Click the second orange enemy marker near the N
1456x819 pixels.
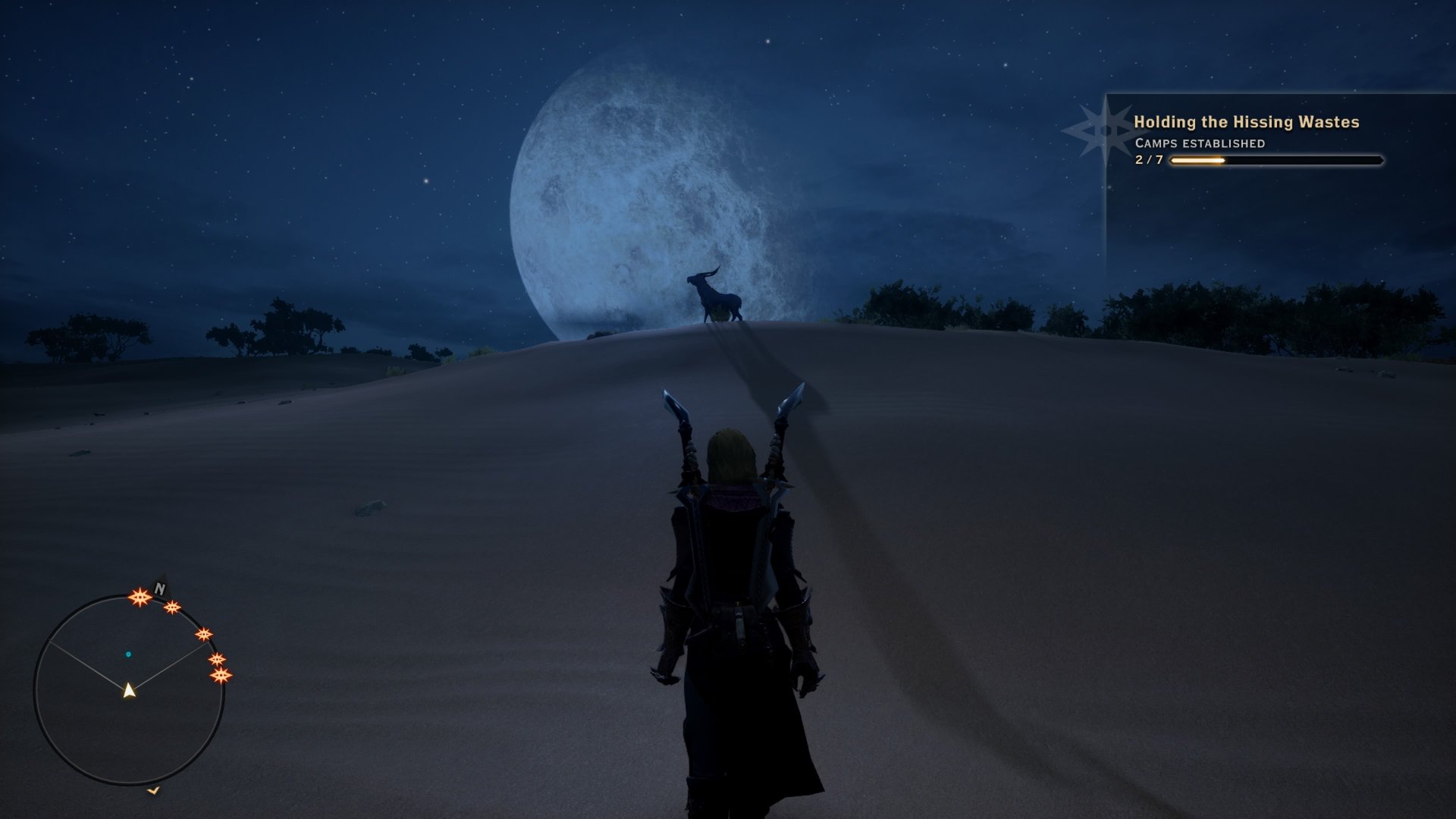172,607
